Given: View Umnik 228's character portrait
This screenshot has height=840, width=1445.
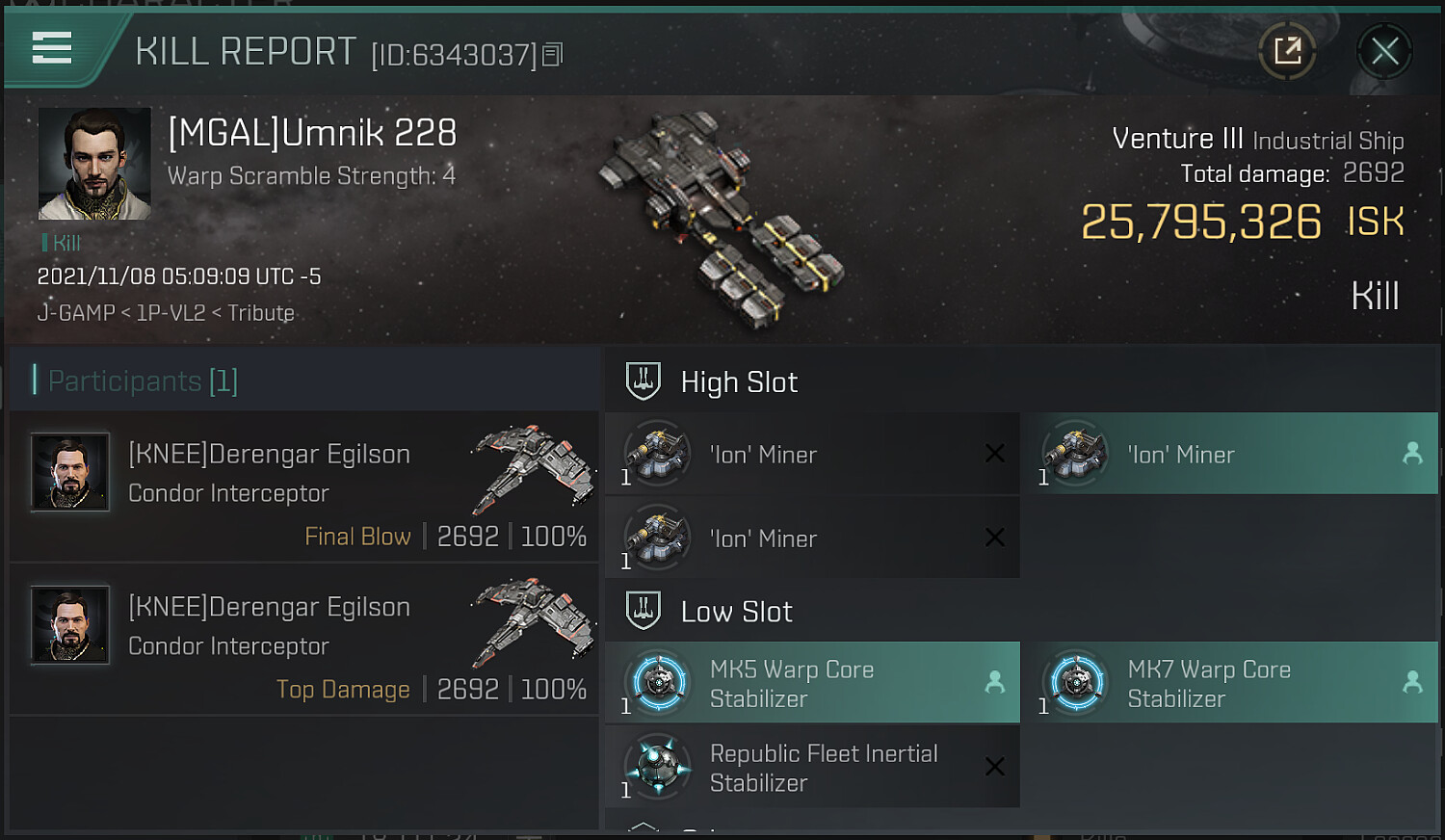Looking at the screenshot, I should 94,164.
